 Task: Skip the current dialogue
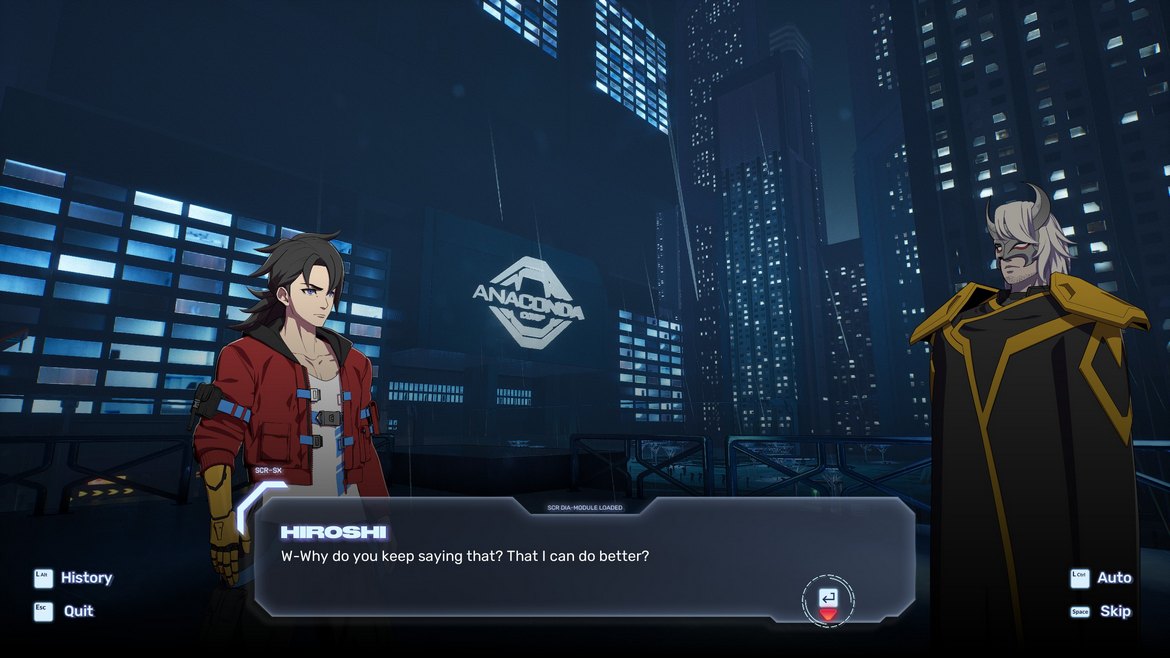(x=1102, y=611)
